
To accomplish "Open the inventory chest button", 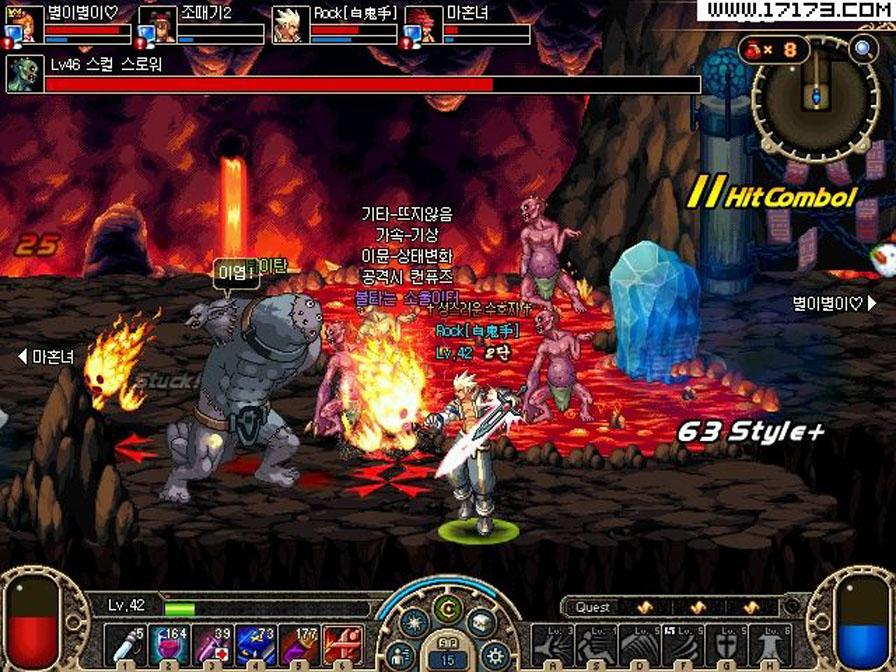I will point(481,622).
